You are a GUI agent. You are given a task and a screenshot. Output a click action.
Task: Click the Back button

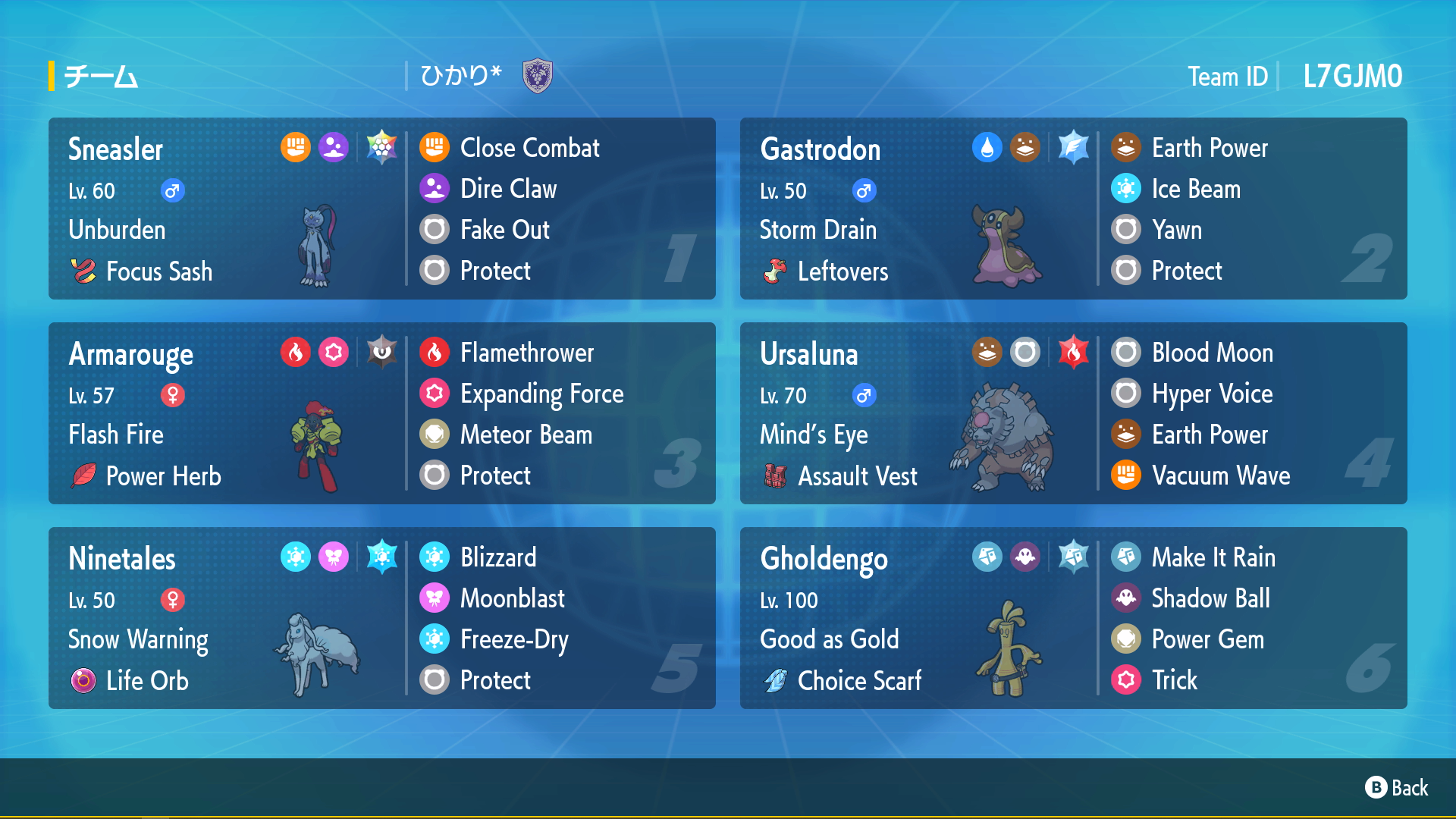coord(1397,788)
